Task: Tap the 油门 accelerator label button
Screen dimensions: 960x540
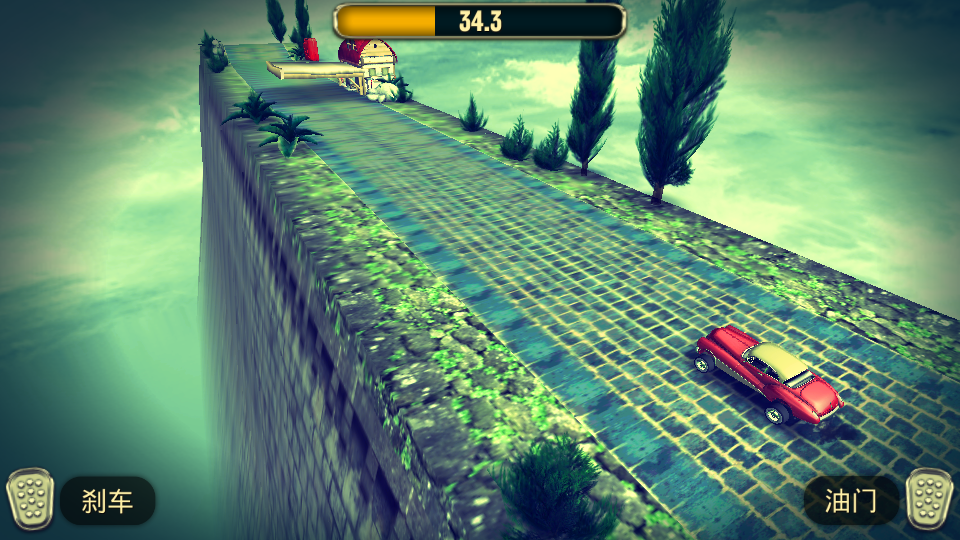Action: (851, 501)
